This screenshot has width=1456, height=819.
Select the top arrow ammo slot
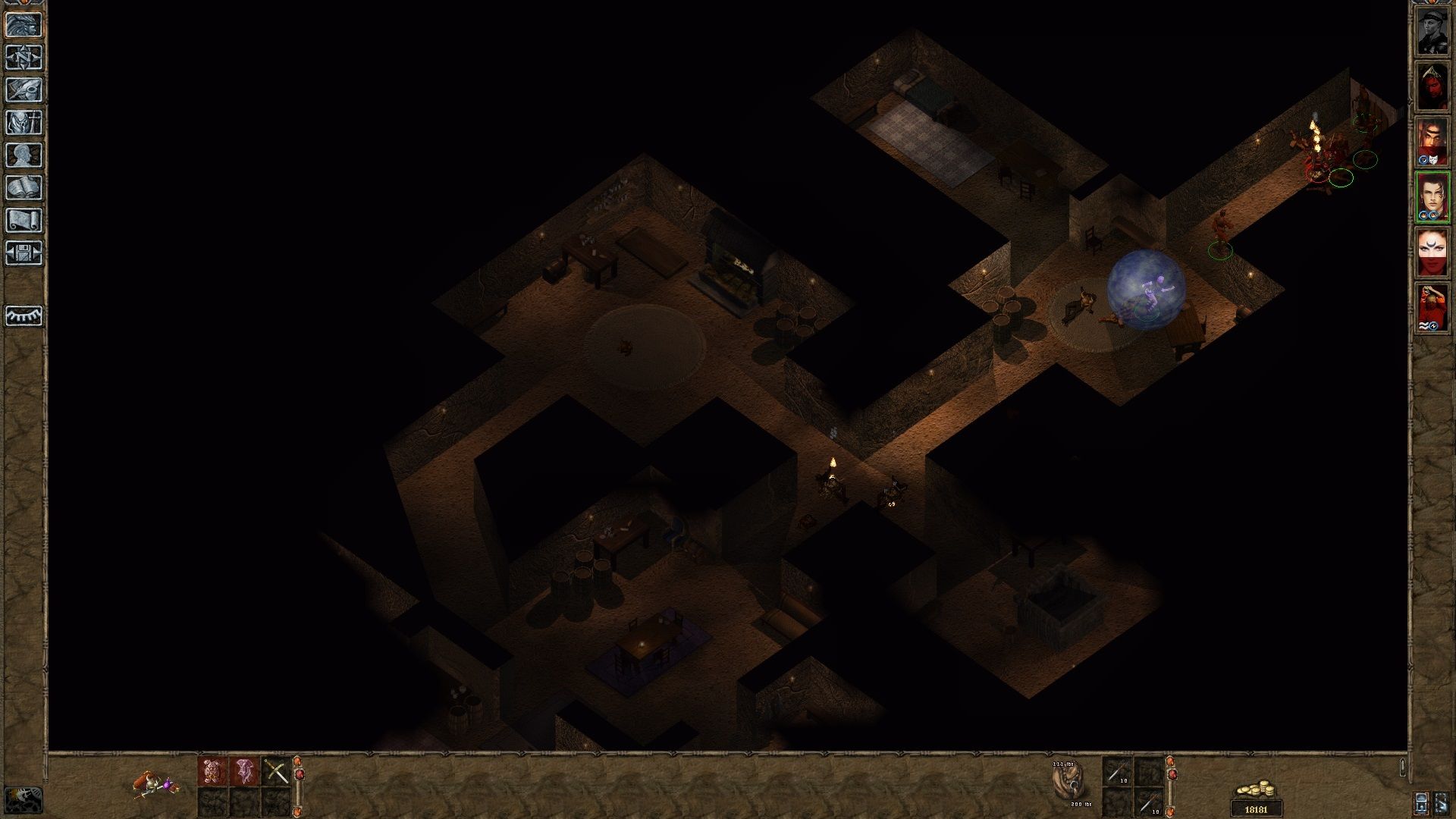pos(1117,772)
